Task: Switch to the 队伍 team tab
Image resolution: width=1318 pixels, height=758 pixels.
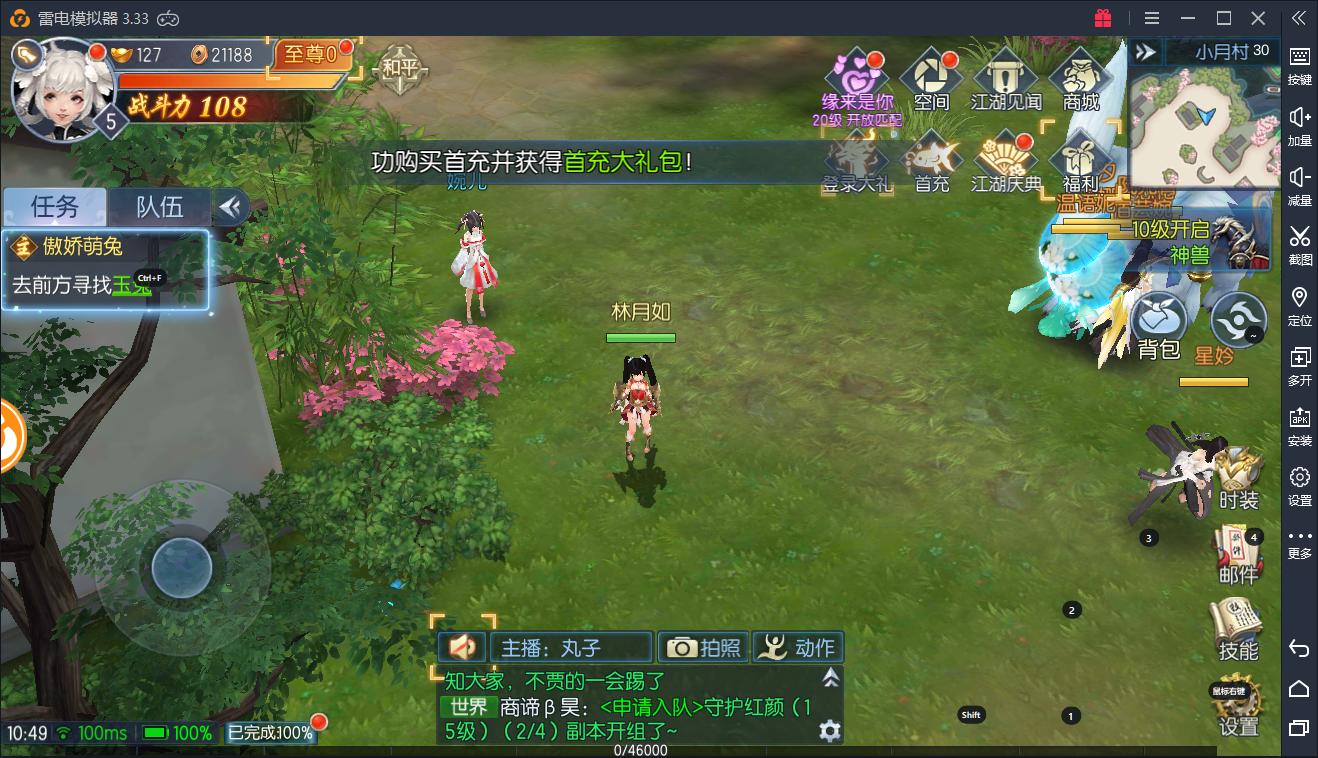Action: click(x=160, y=207)
